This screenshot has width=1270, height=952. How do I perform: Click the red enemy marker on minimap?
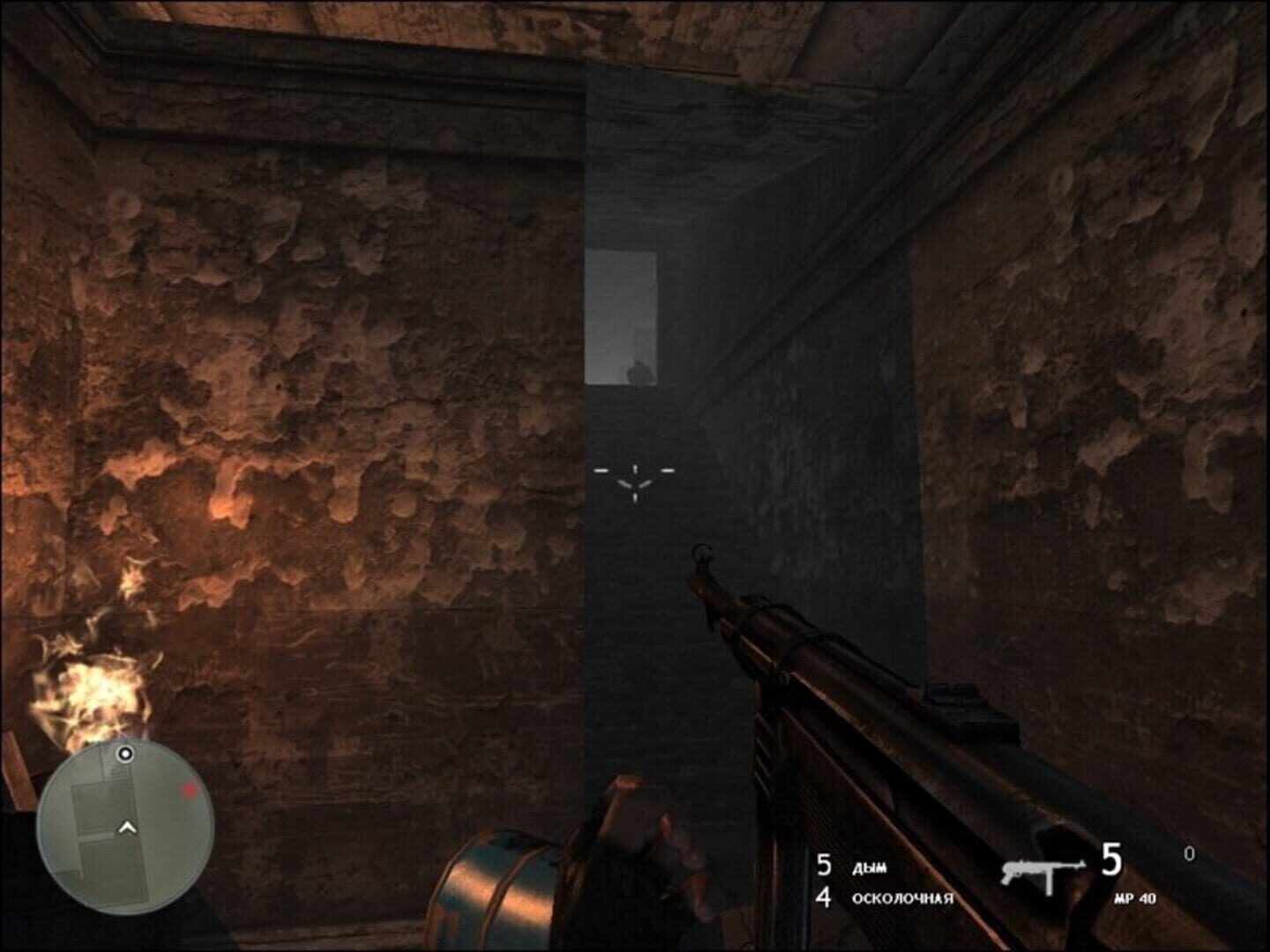tap(187, 791)
